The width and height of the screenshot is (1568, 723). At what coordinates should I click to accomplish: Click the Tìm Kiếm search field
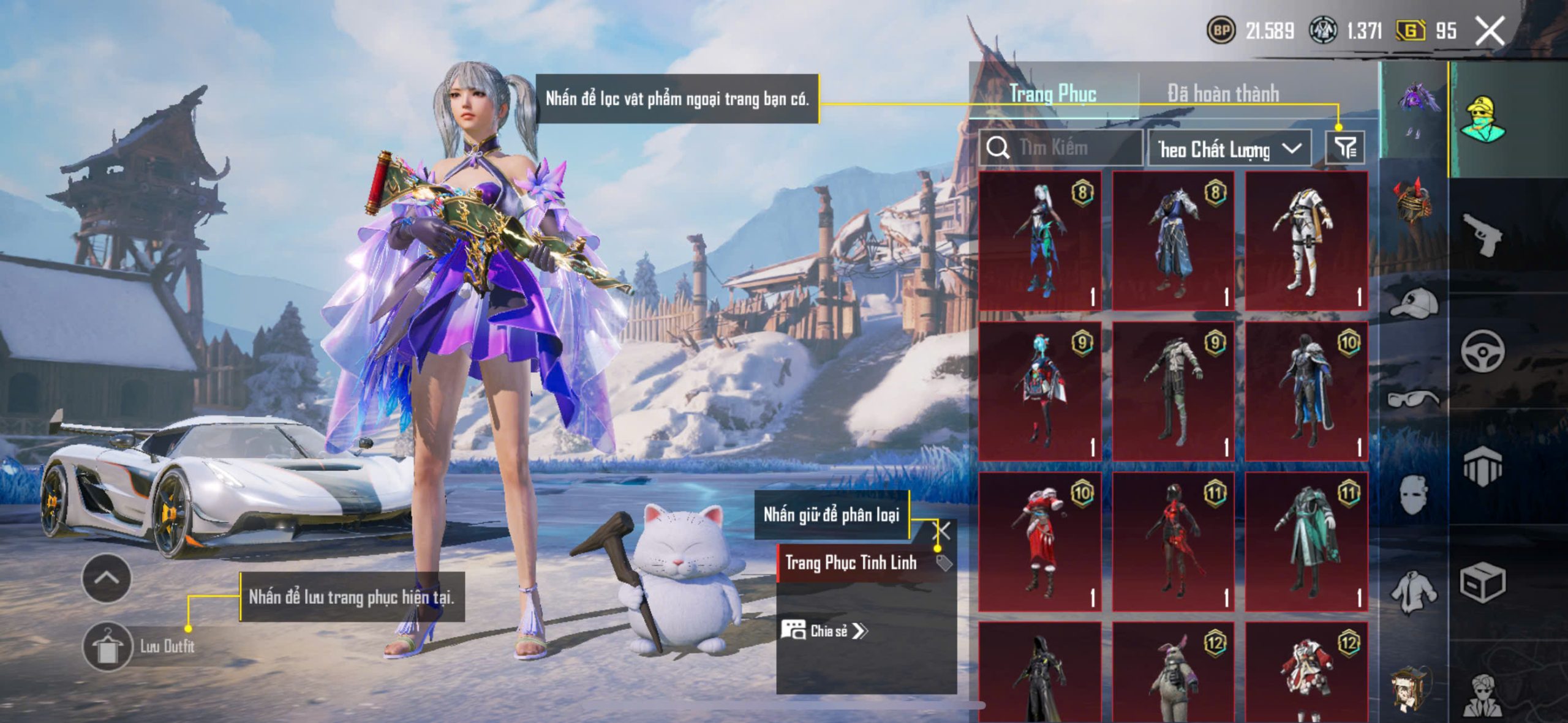click(1063, 148)
